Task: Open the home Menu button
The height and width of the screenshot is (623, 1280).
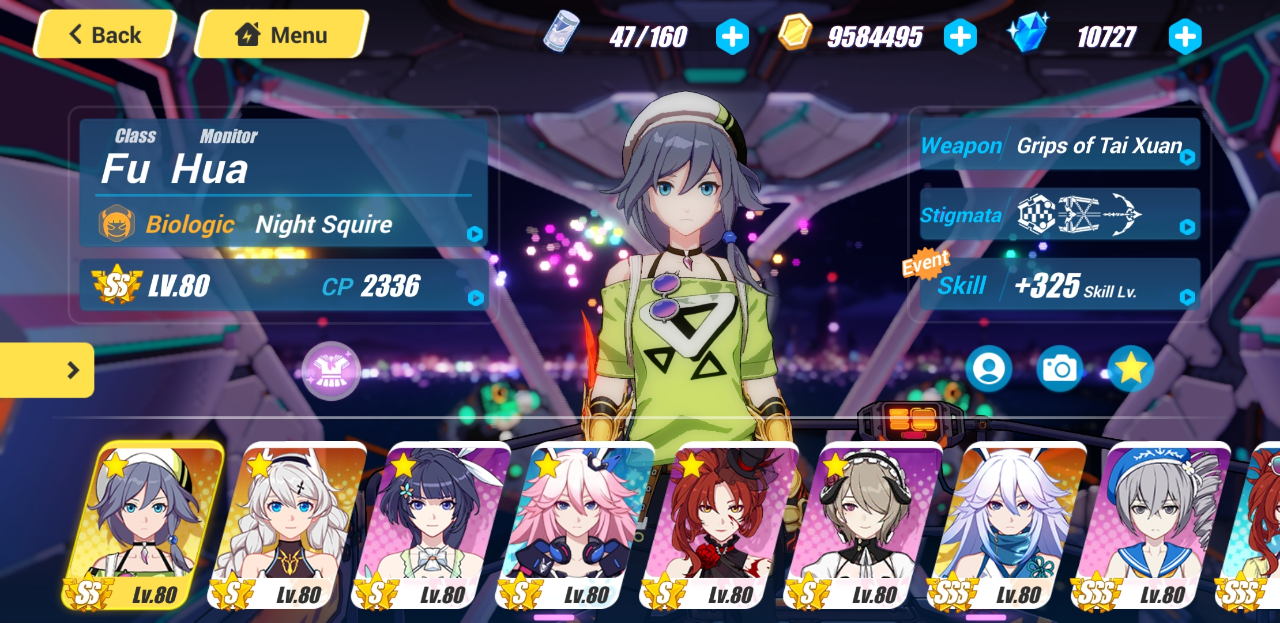Action: [x=281, y=35]
